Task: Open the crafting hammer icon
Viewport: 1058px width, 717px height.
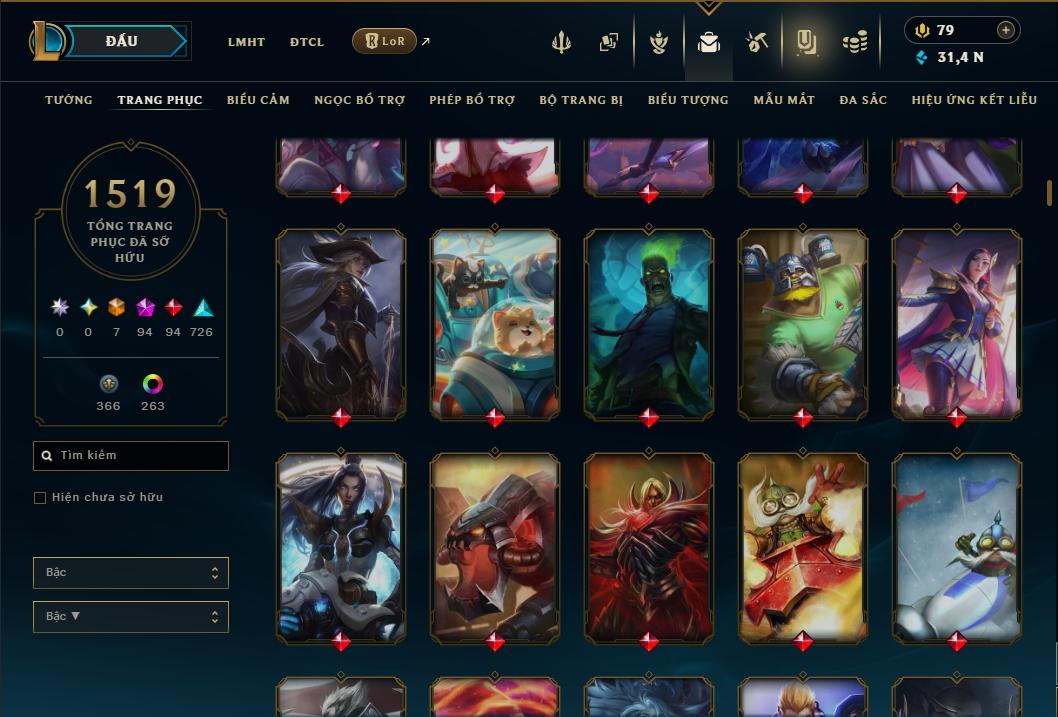Action: tap(757, 42)
